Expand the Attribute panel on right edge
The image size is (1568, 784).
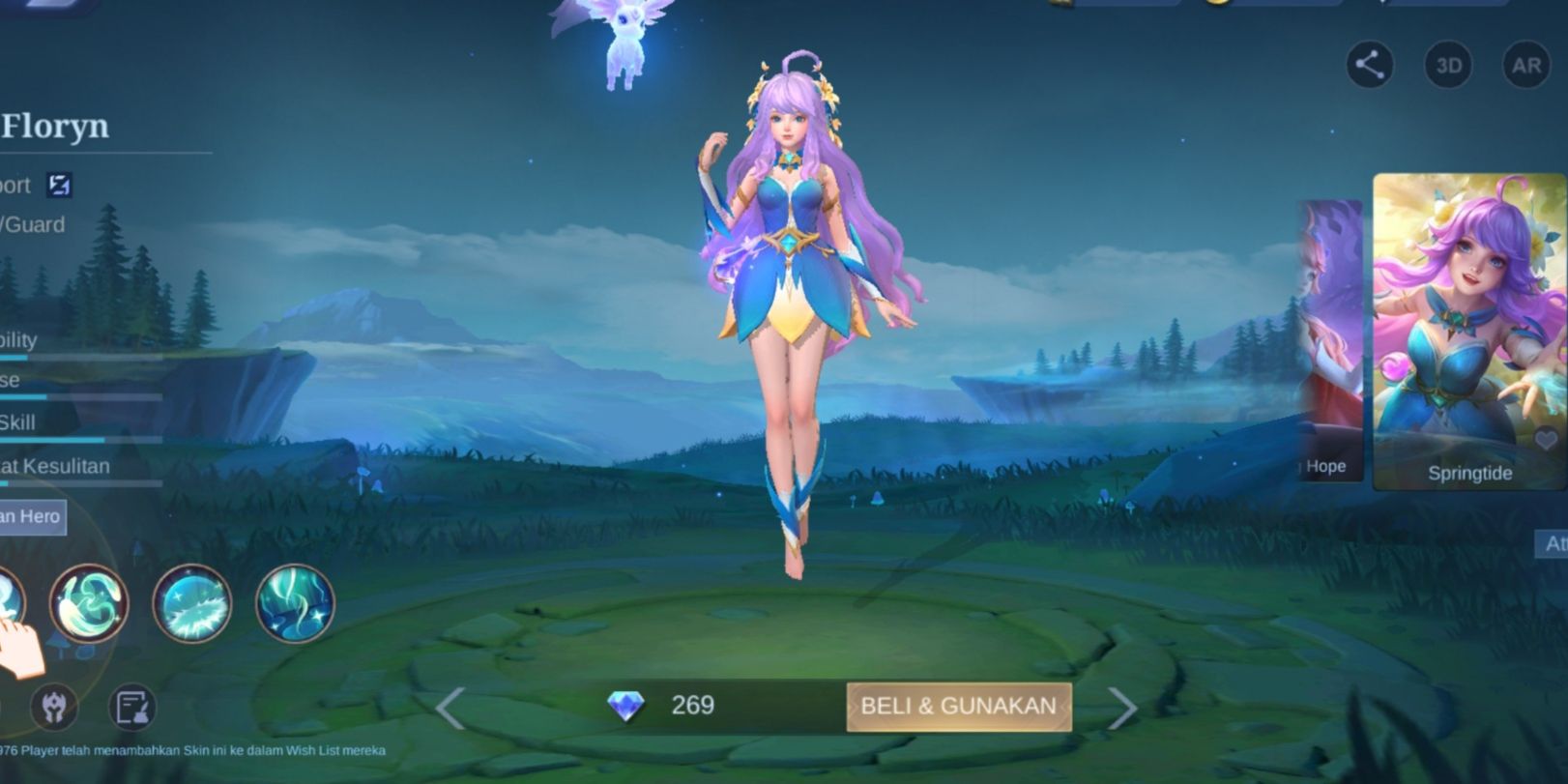pos(1552,544)
